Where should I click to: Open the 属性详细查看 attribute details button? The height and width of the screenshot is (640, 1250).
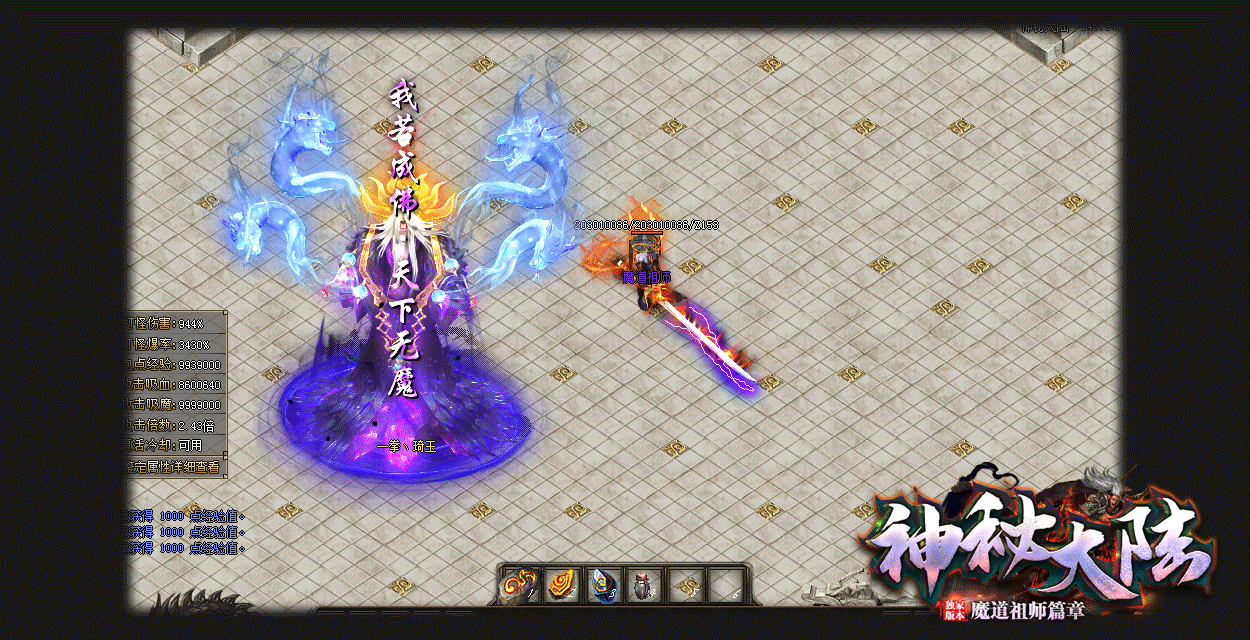tap(175, 466)
